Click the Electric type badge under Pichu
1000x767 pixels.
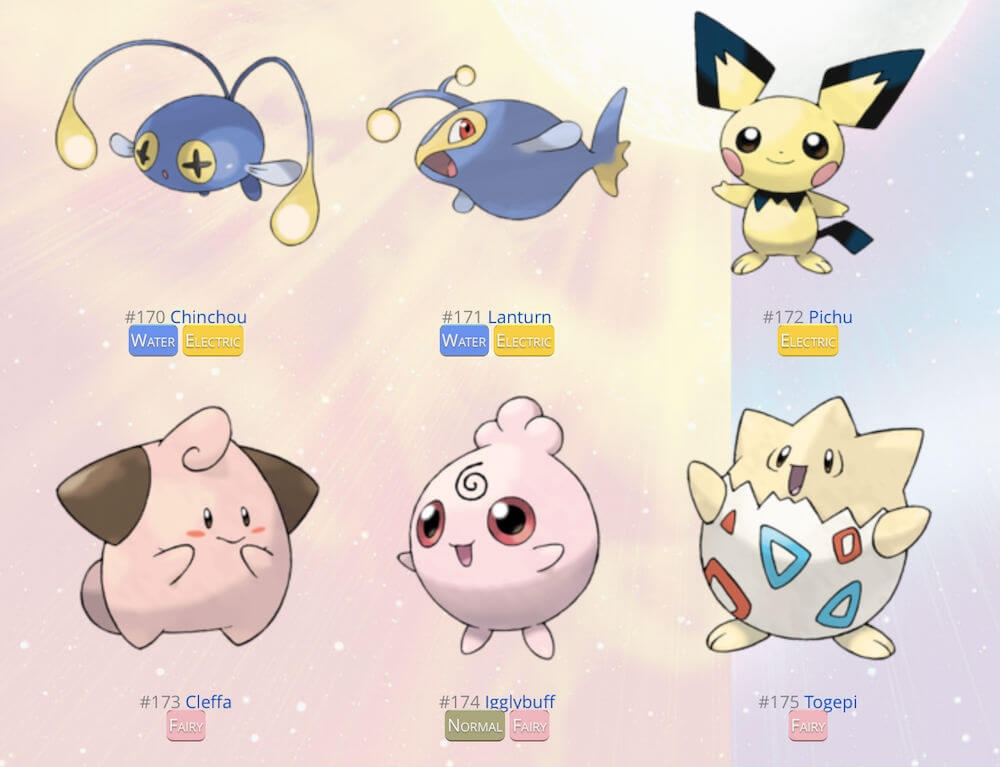point(808,341)
